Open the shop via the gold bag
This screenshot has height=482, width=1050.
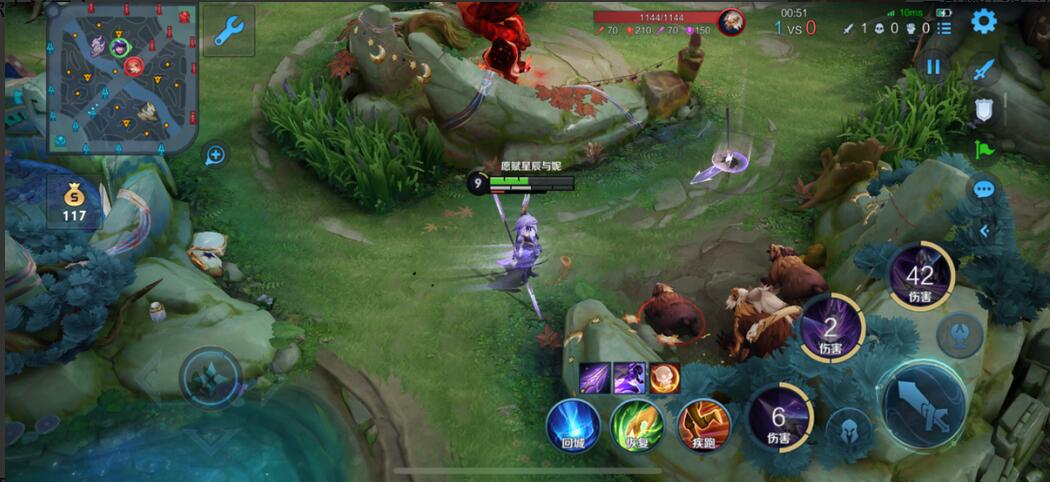74,199
